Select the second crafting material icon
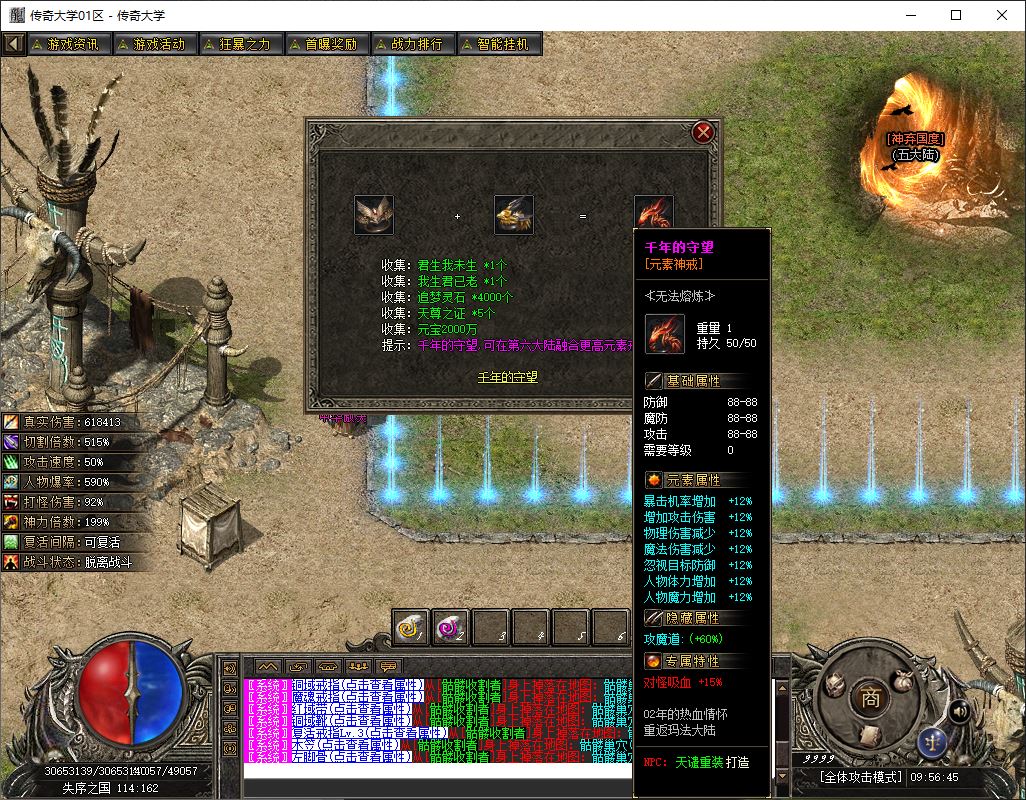The image size is (1026, 800). [514, 215]
